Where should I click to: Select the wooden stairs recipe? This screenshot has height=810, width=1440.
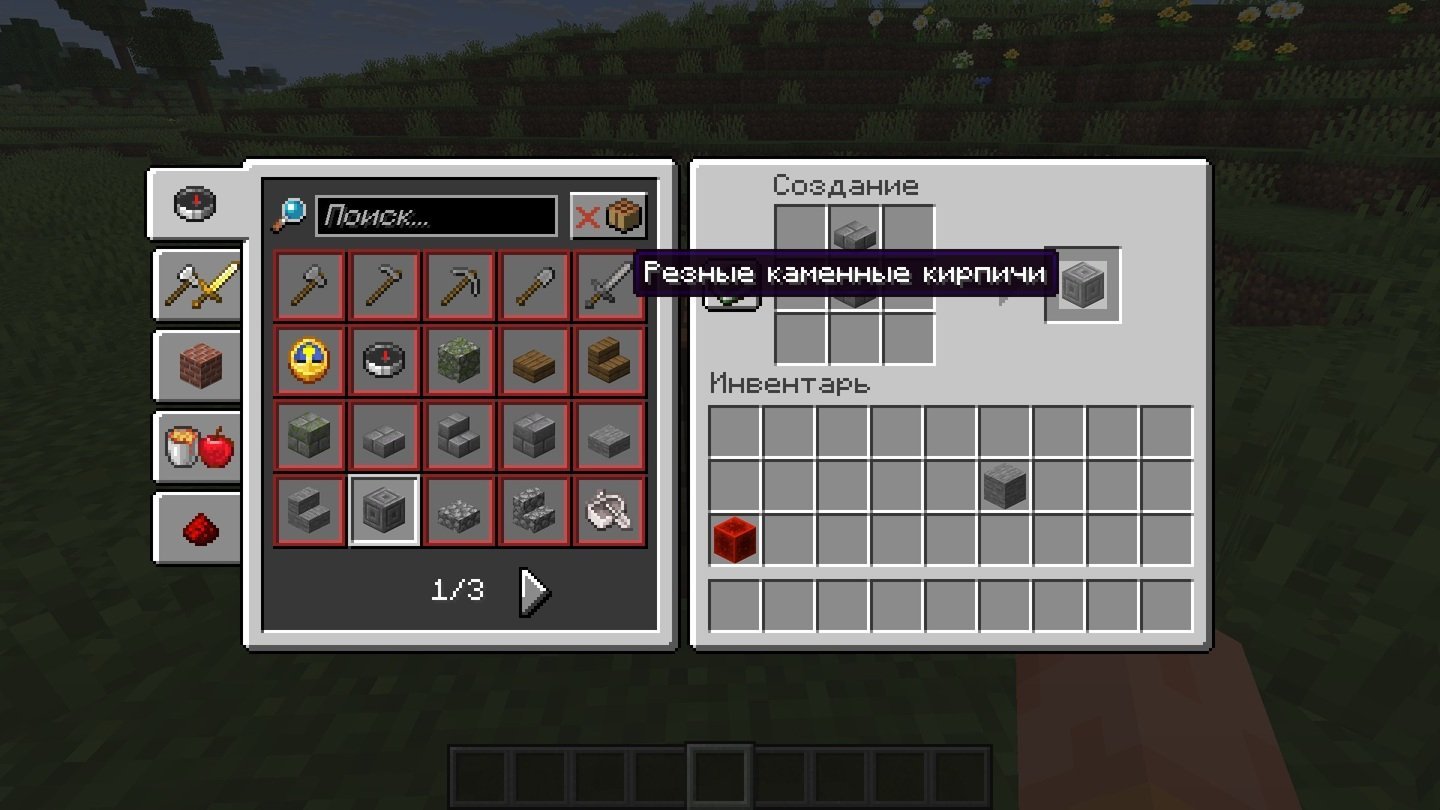pyautogui.click(x=610, y=362)
